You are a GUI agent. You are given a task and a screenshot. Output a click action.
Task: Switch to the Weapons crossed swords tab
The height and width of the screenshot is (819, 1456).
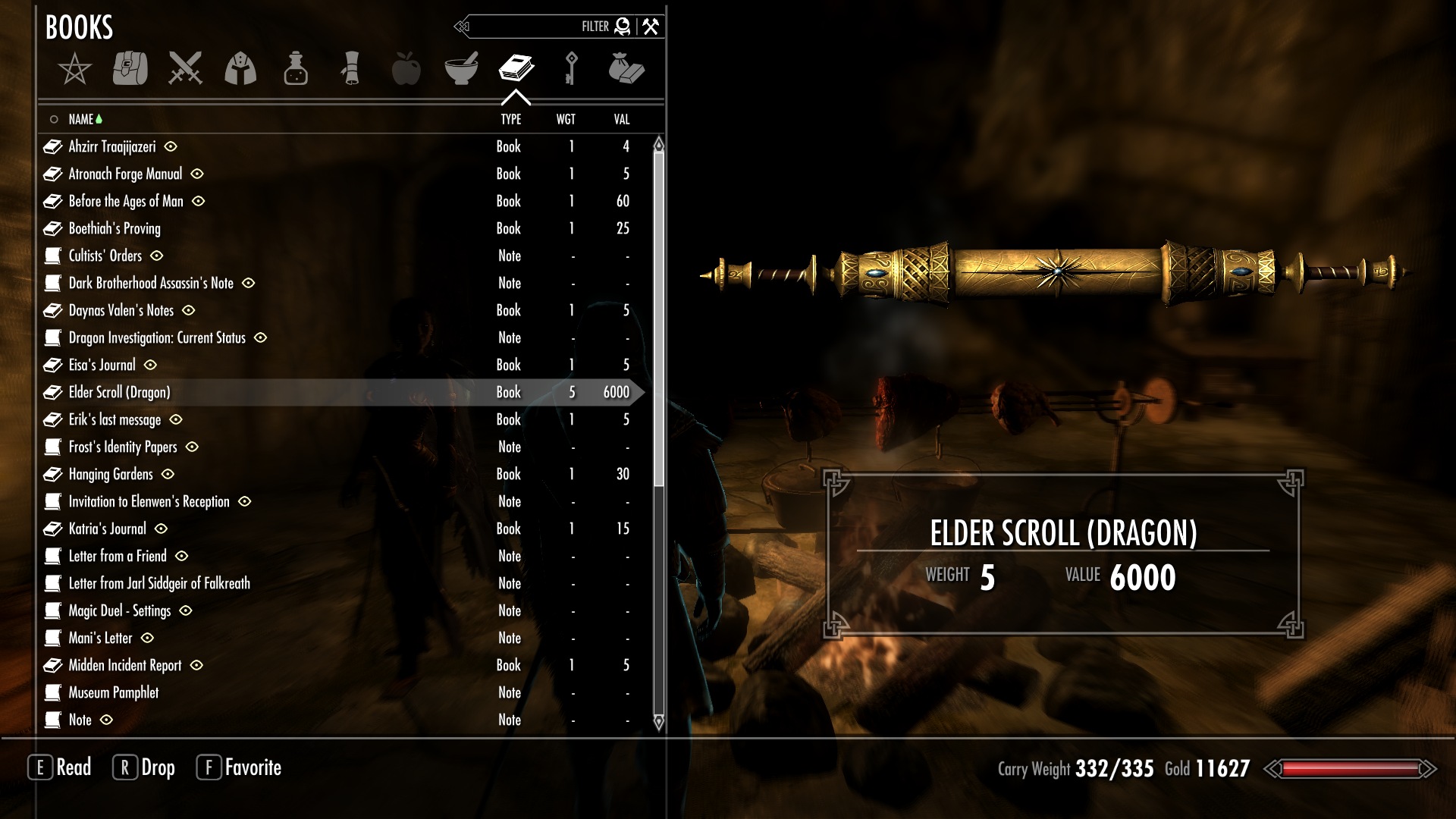(x=185, y=68)
